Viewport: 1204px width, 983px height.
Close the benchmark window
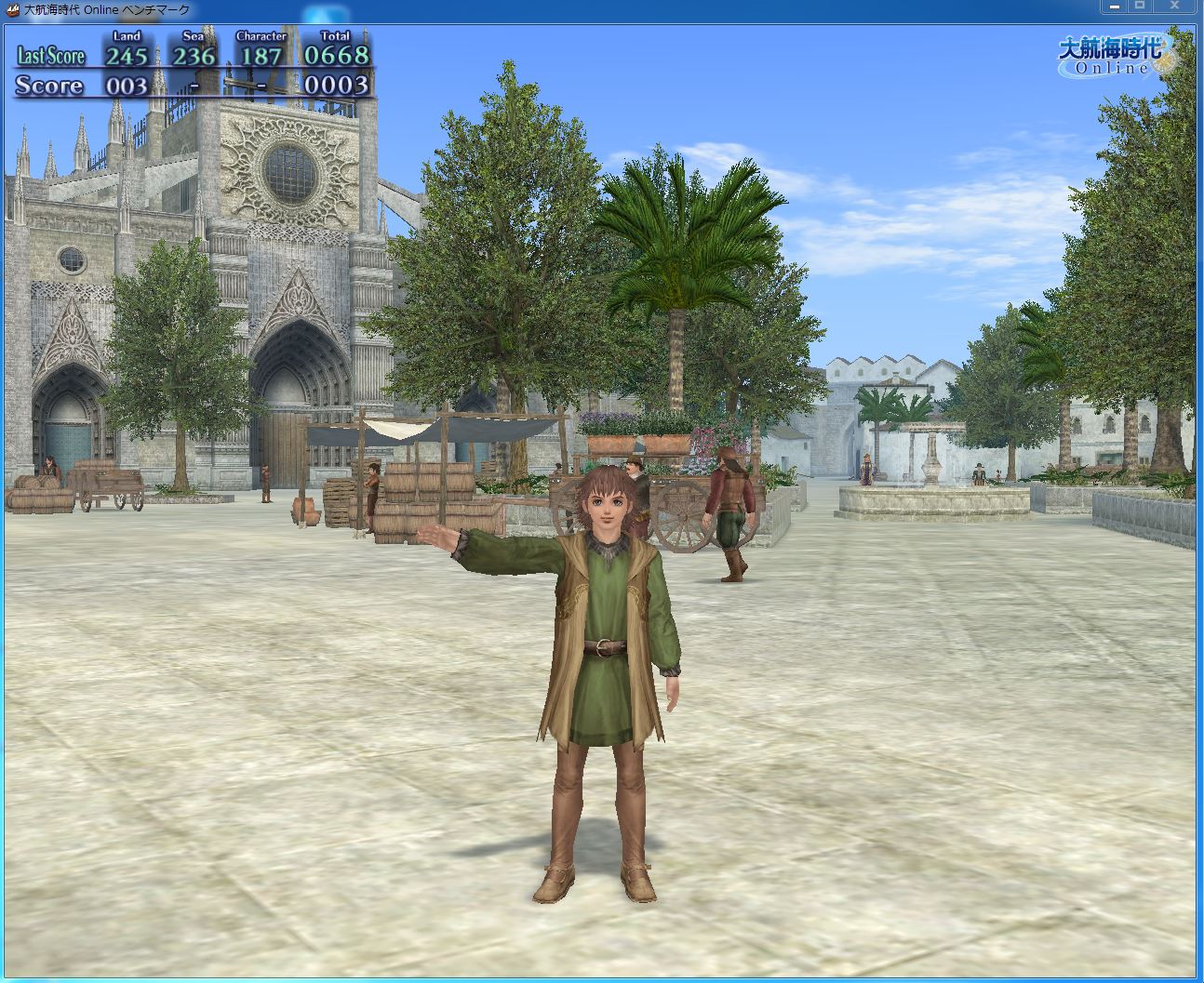[1175, 7]
